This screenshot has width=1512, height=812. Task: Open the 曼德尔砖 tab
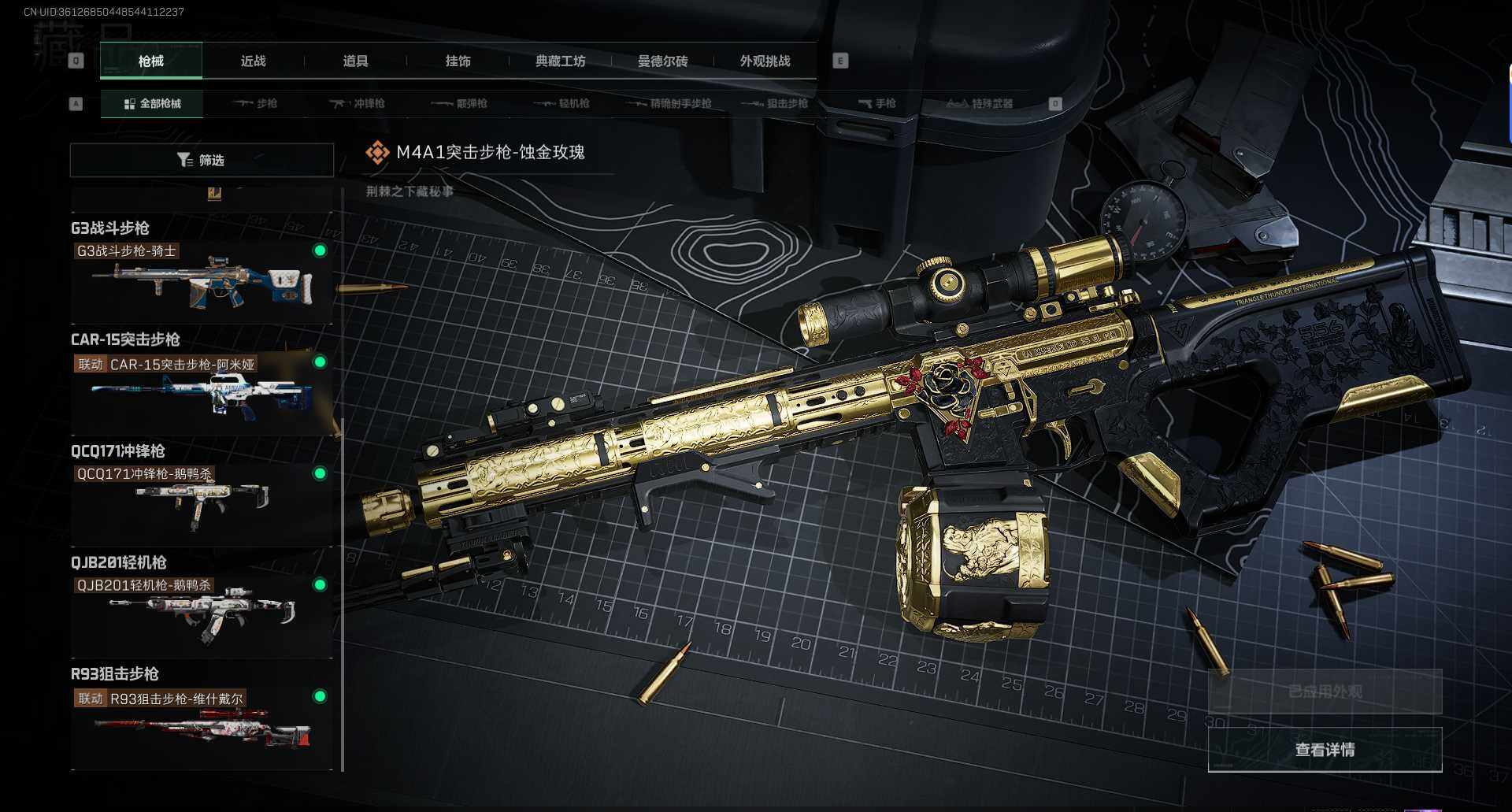click(x=662, y=61)
